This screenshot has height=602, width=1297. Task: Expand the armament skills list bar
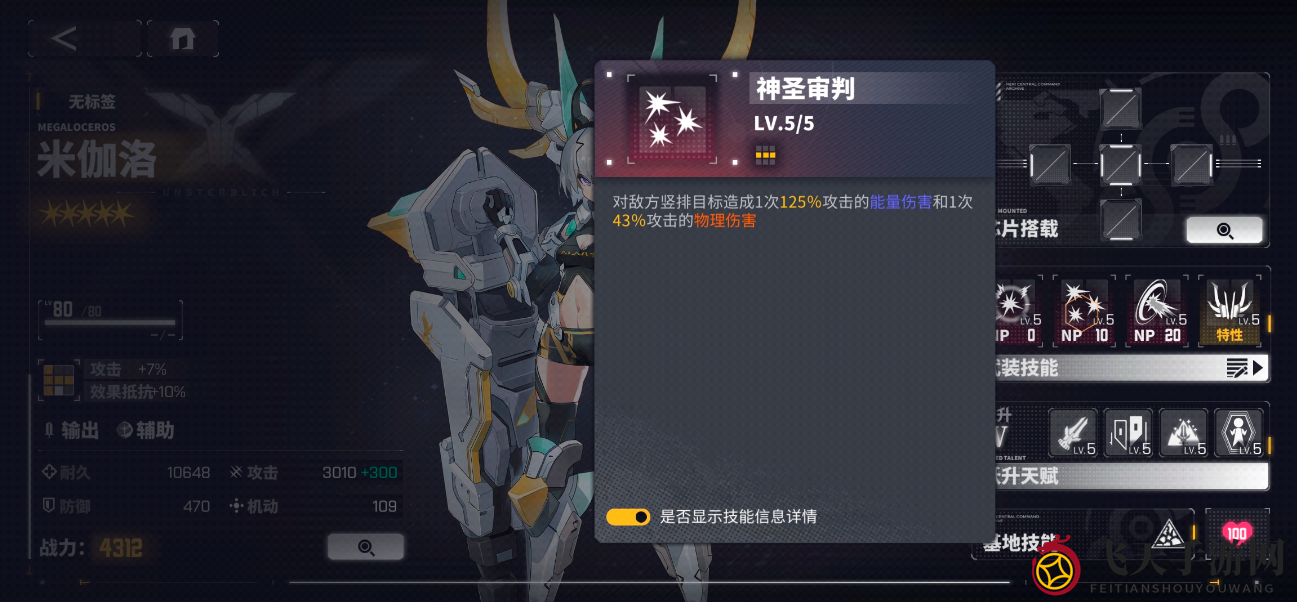[1130, 368]
